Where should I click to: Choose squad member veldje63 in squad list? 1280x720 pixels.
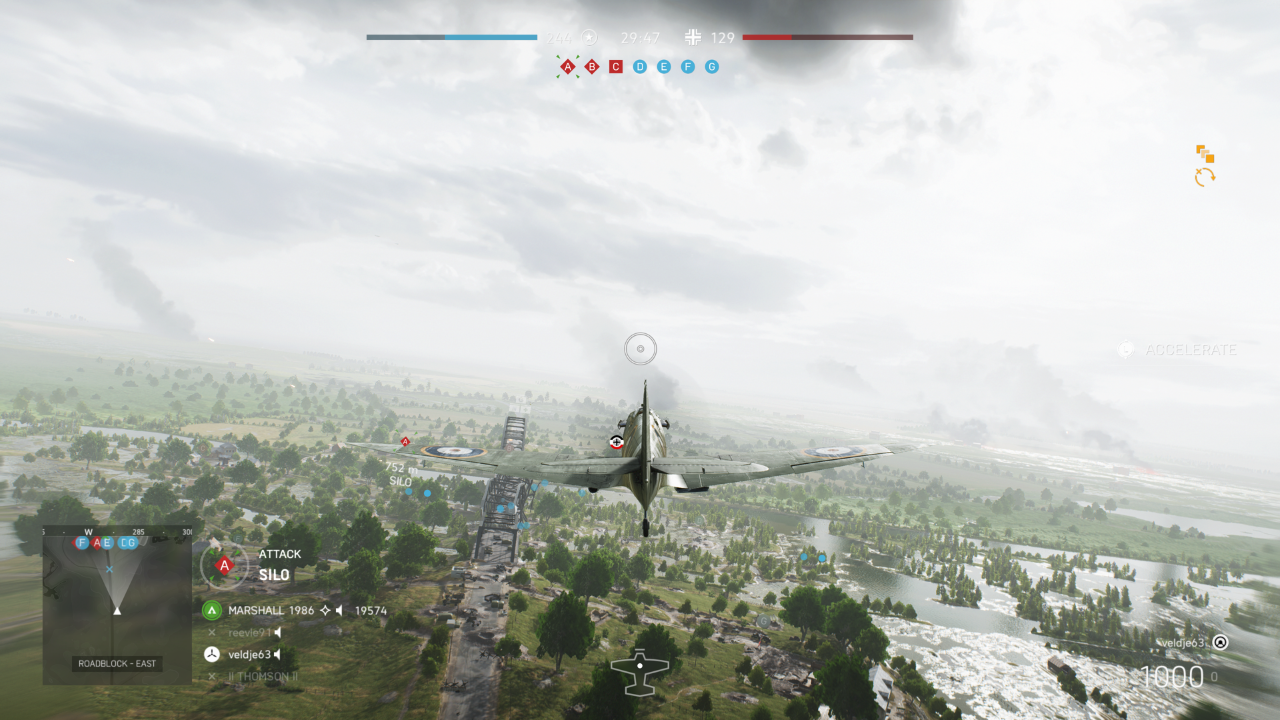(248, 654)
